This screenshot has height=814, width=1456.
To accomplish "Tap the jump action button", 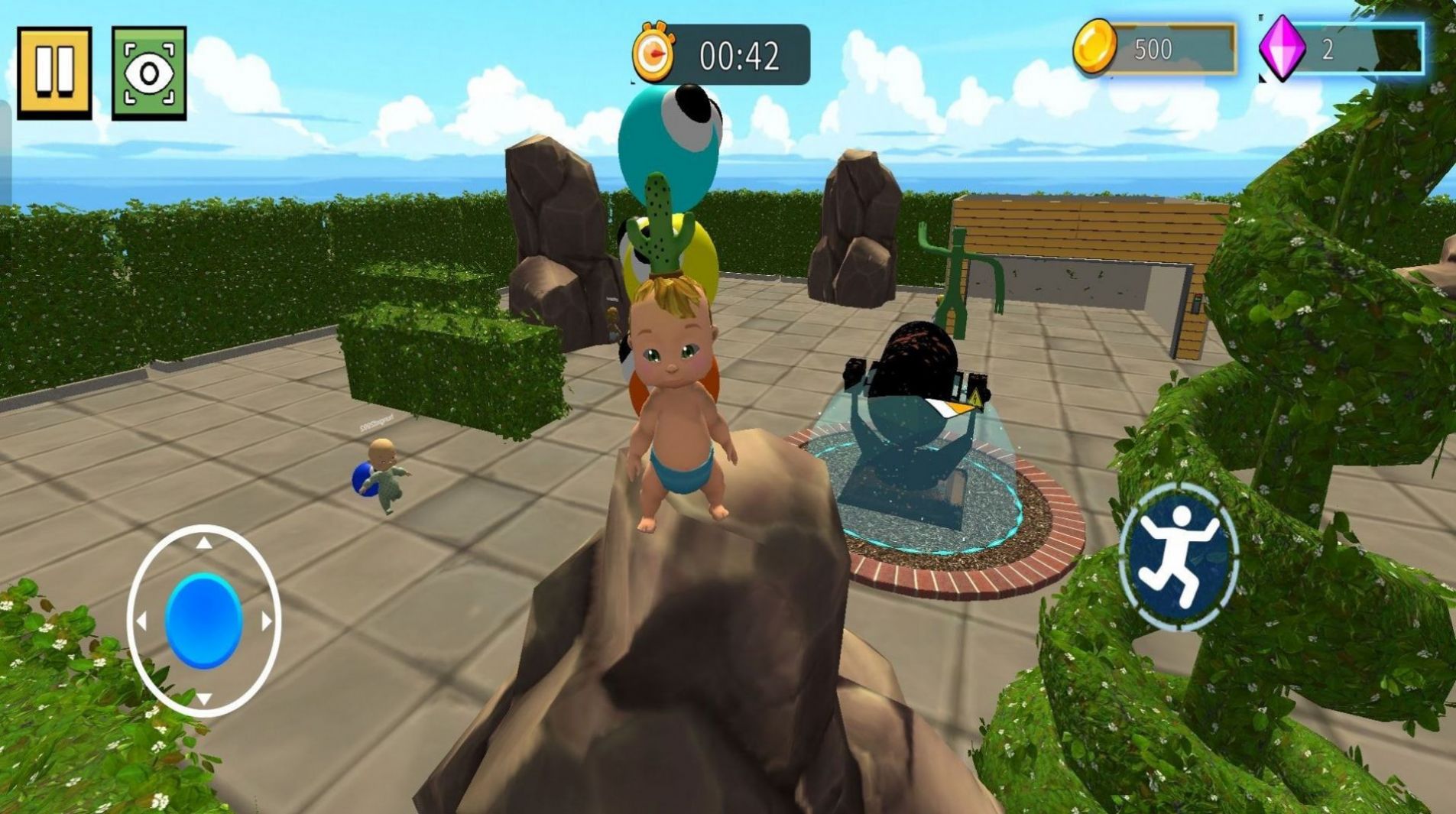I will (x=1179, y=556).
